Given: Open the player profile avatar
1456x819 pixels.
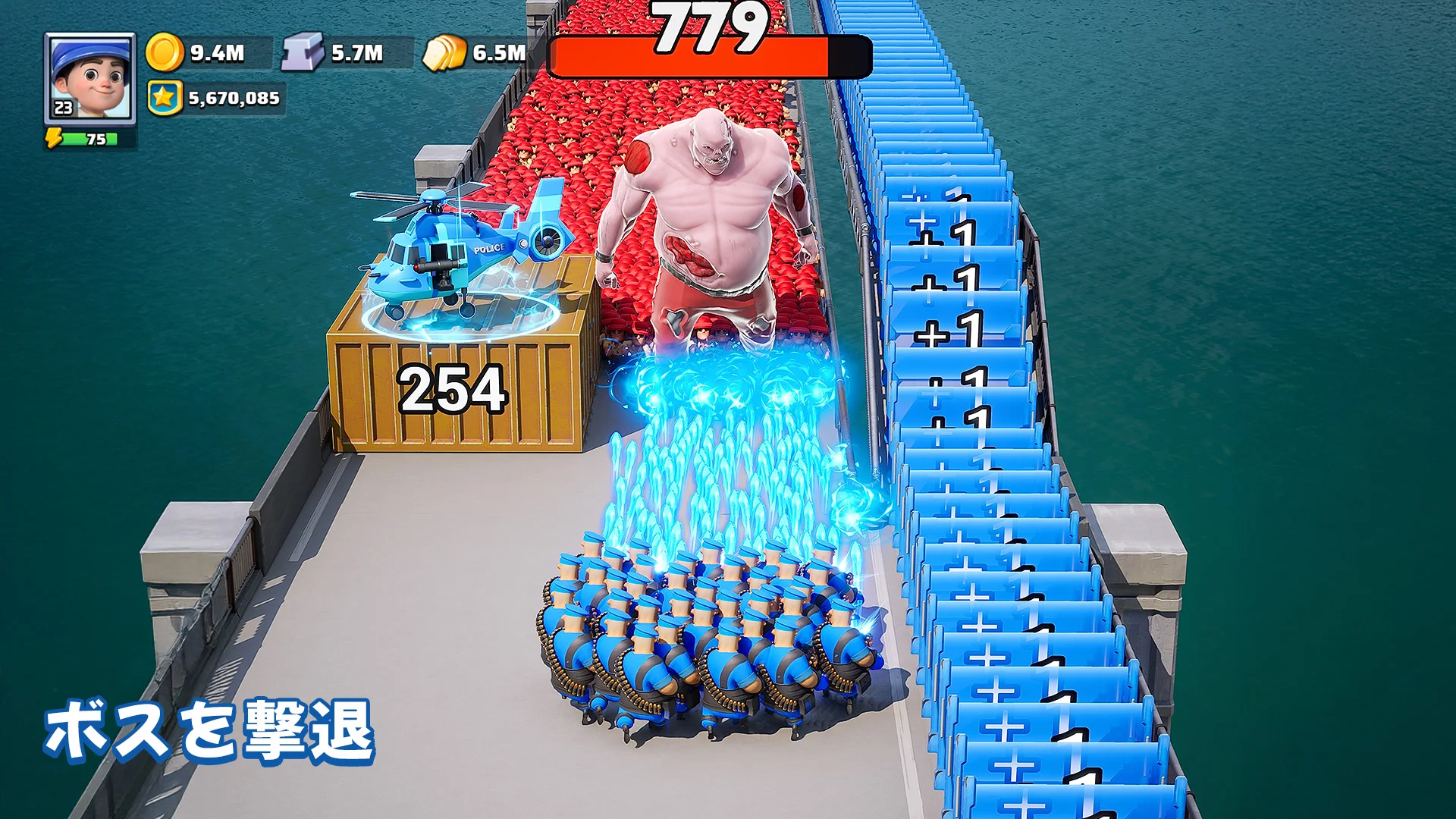Looking at the screenshot, I should coord(90,78).
